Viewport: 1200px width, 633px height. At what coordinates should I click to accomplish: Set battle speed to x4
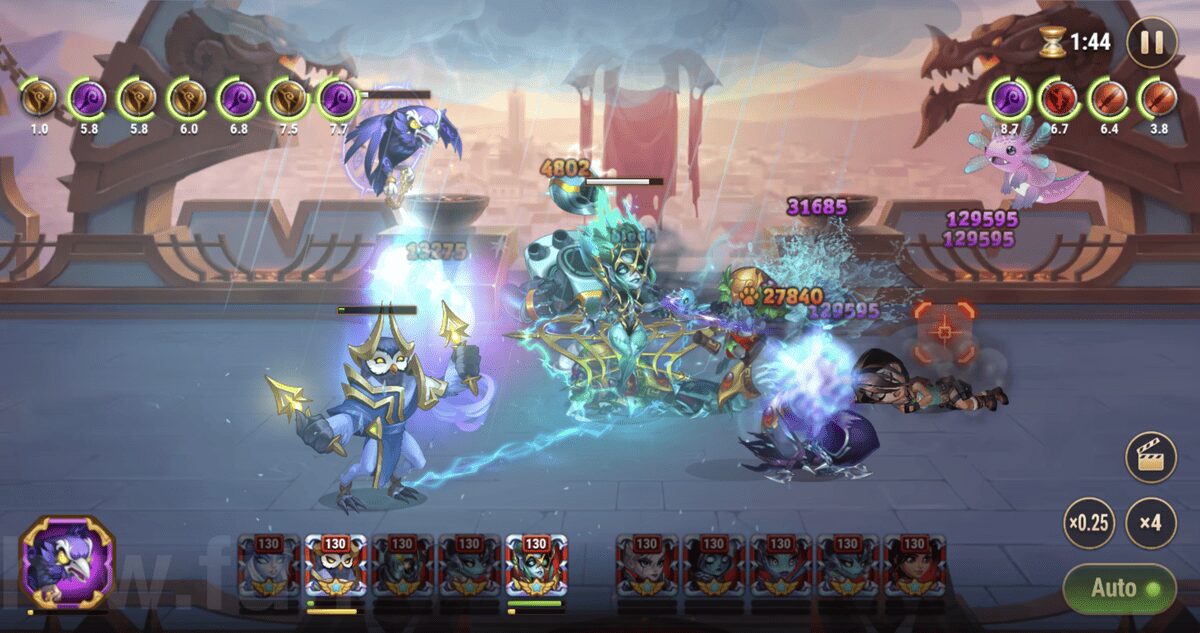[1150, 523]
